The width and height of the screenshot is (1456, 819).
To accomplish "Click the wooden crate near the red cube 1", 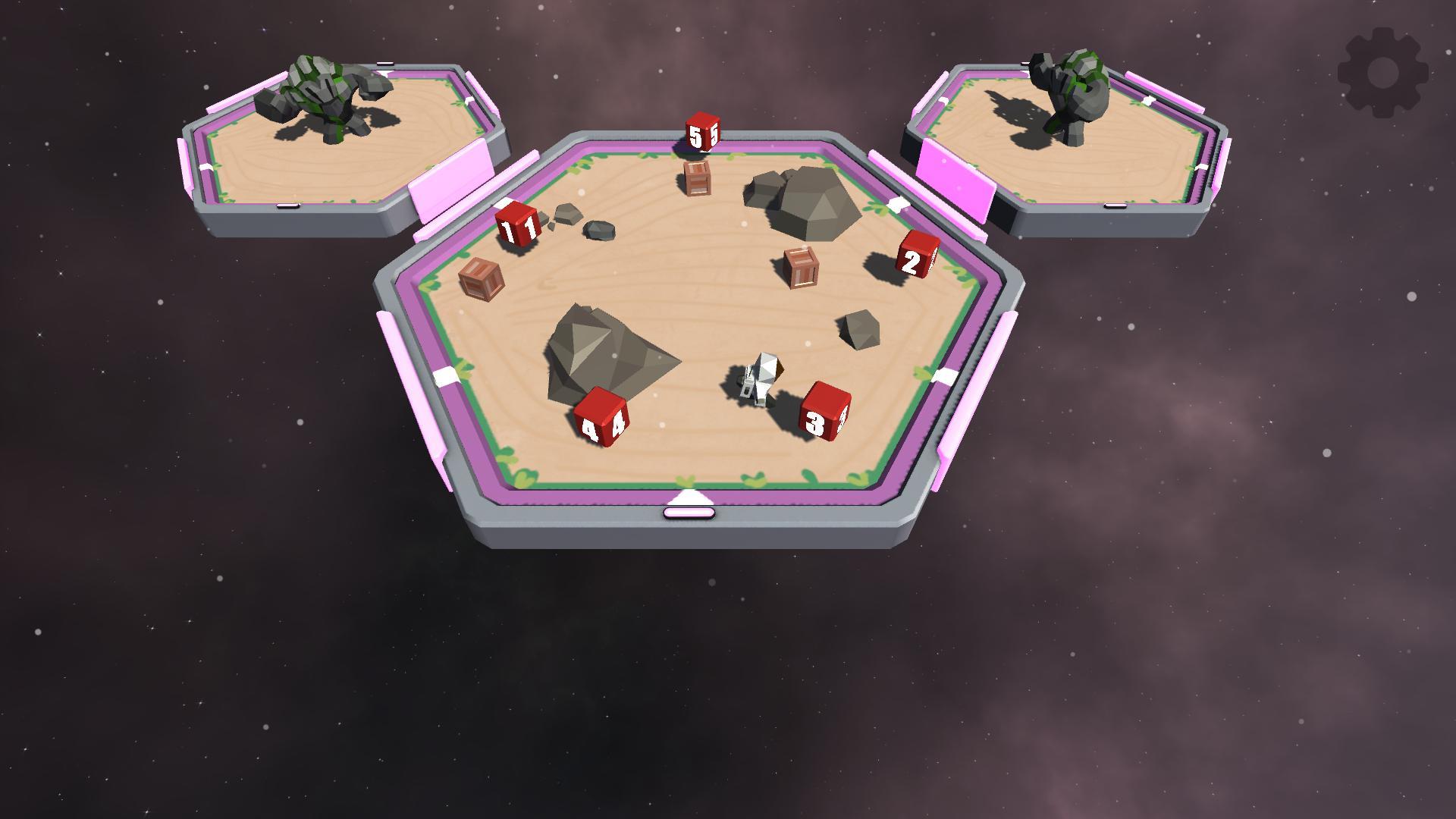I will [x=482, y=281].
